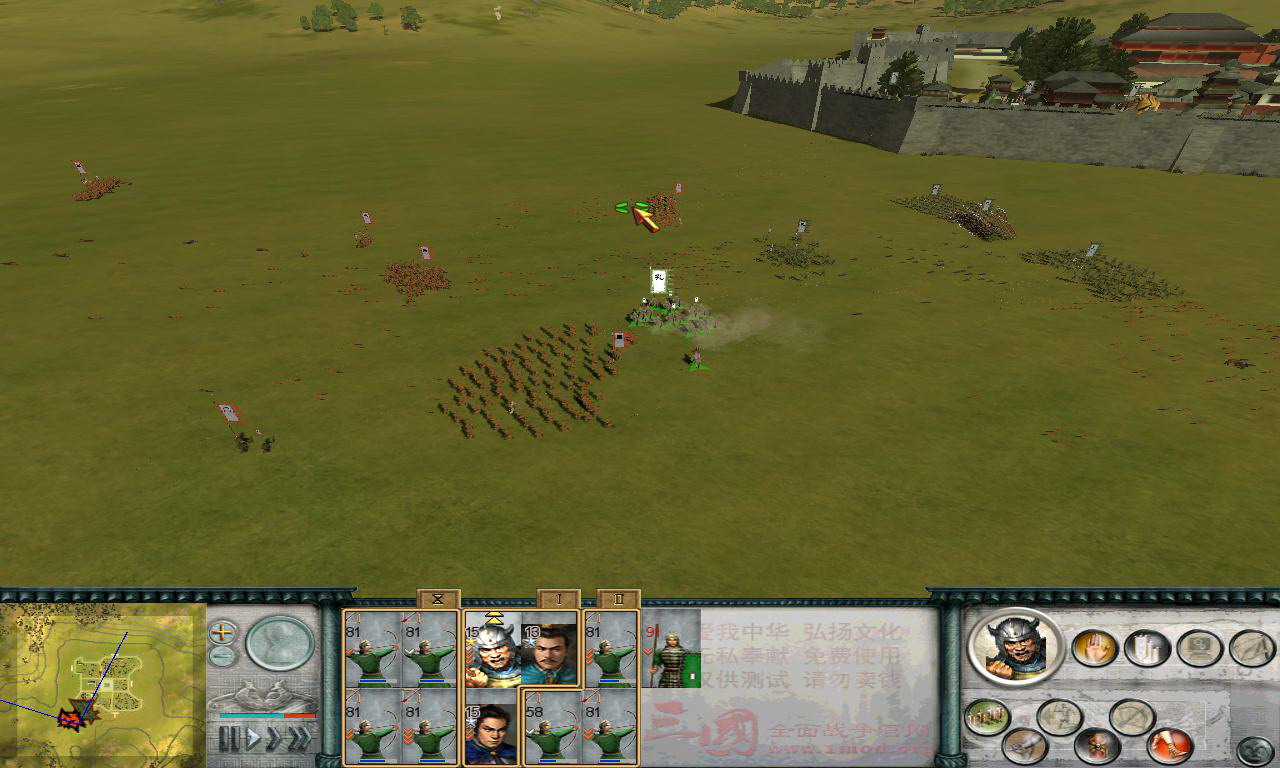Select the helmeted general unit card
Screen dimensions: 1280x768
click(491, 650)
